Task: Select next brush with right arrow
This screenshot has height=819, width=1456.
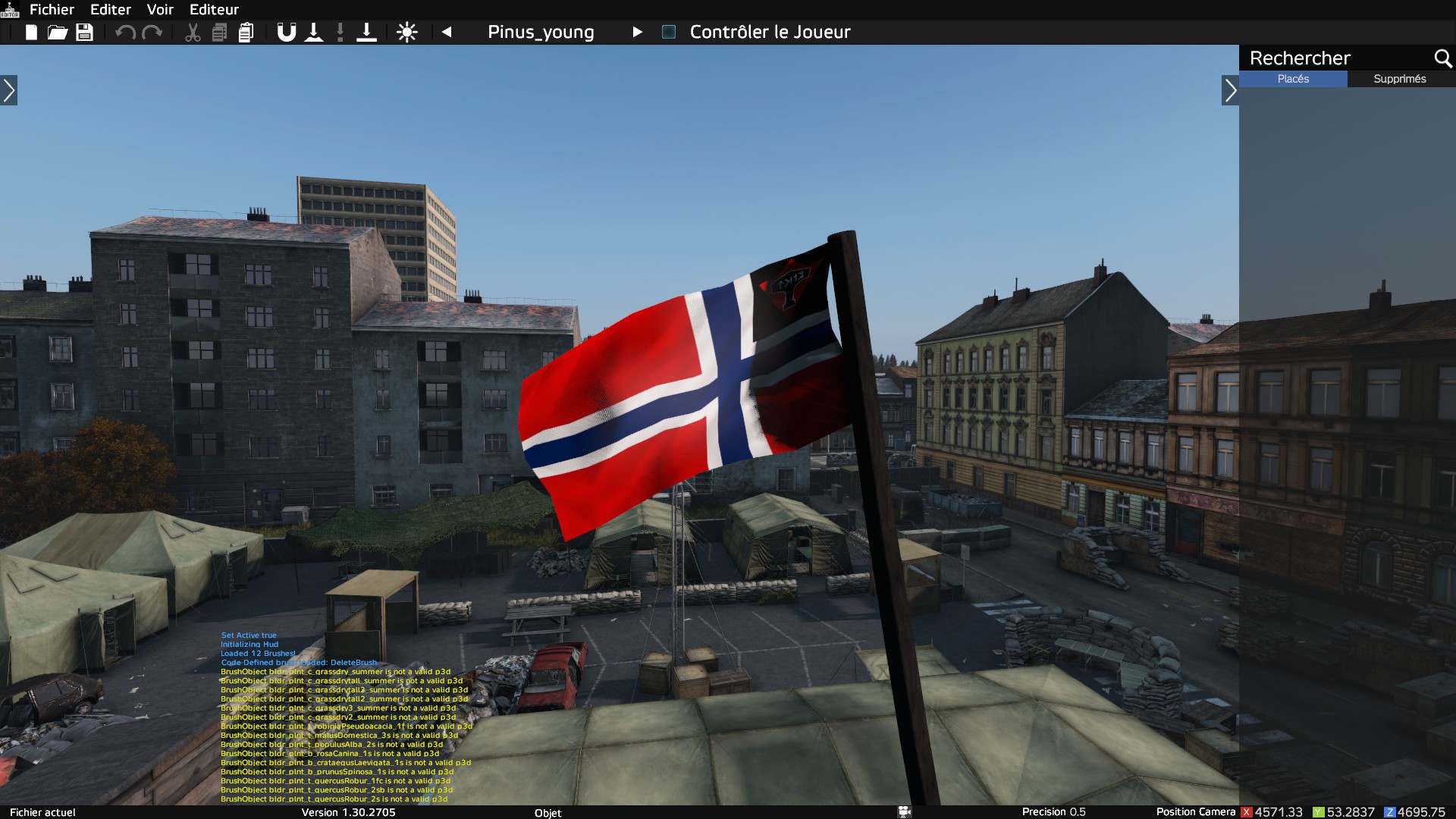Action: [637, 32]
